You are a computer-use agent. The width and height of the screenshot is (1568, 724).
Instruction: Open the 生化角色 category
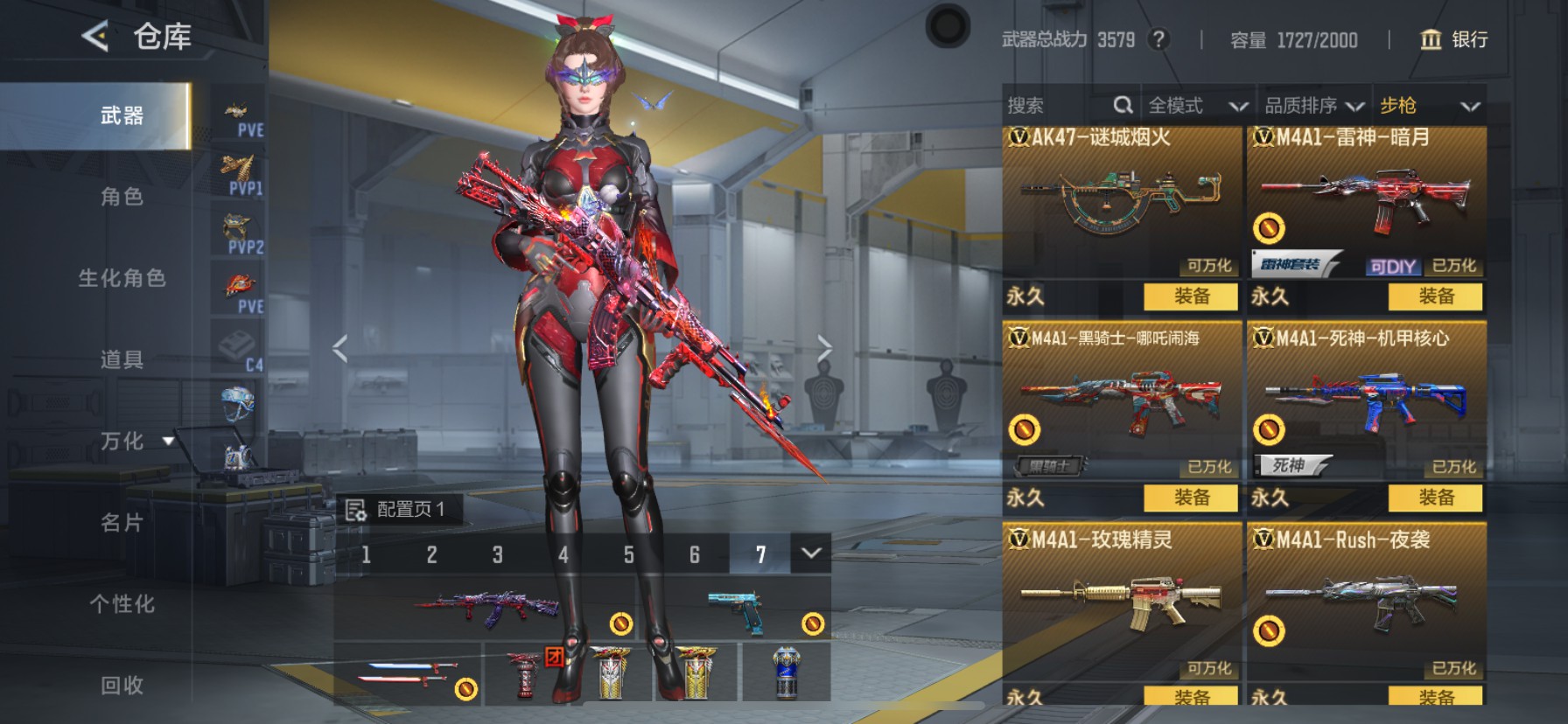(122, 278)
